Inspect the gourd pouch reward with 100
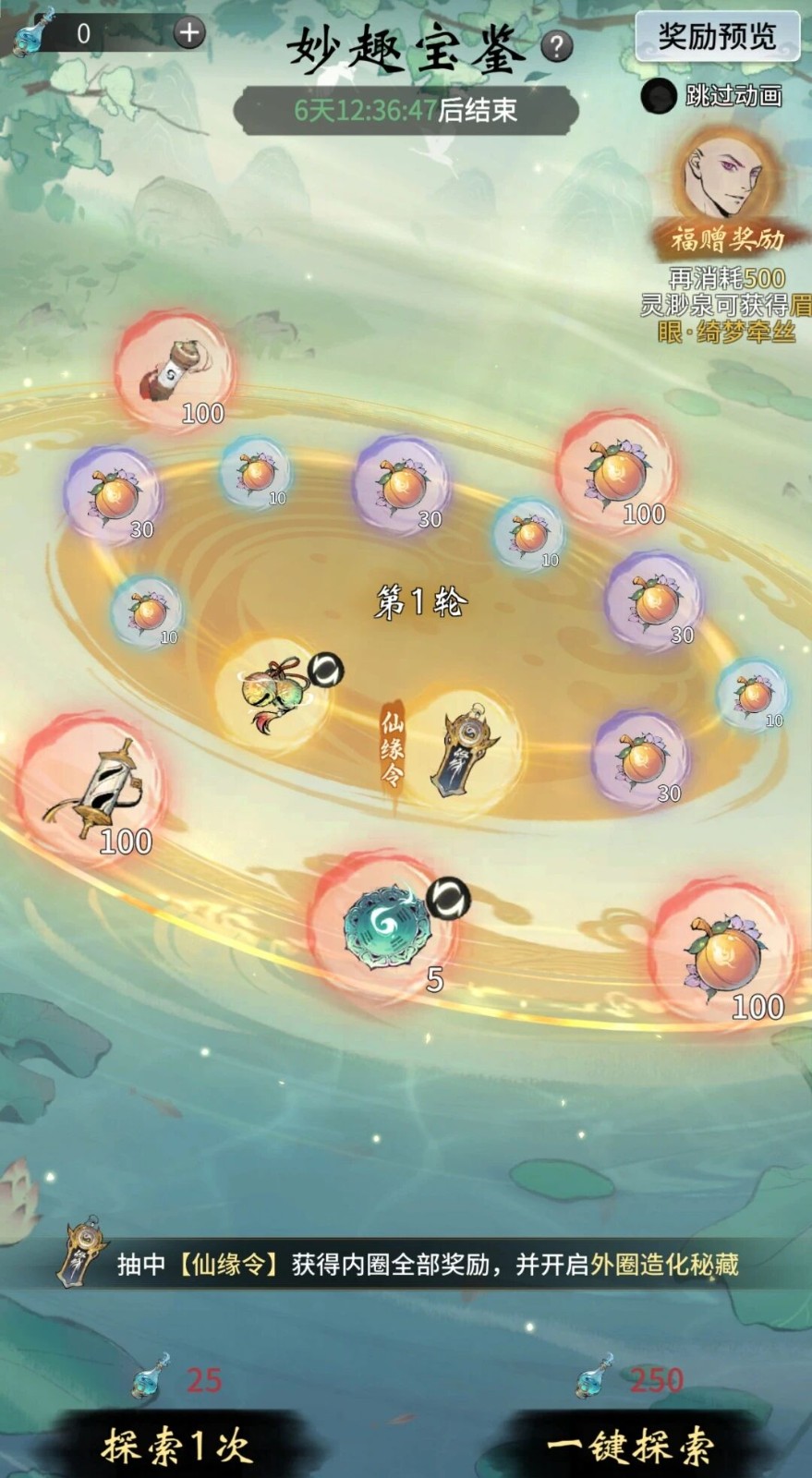The height and width of the screenshot is (1478, 812). [176, 369]
